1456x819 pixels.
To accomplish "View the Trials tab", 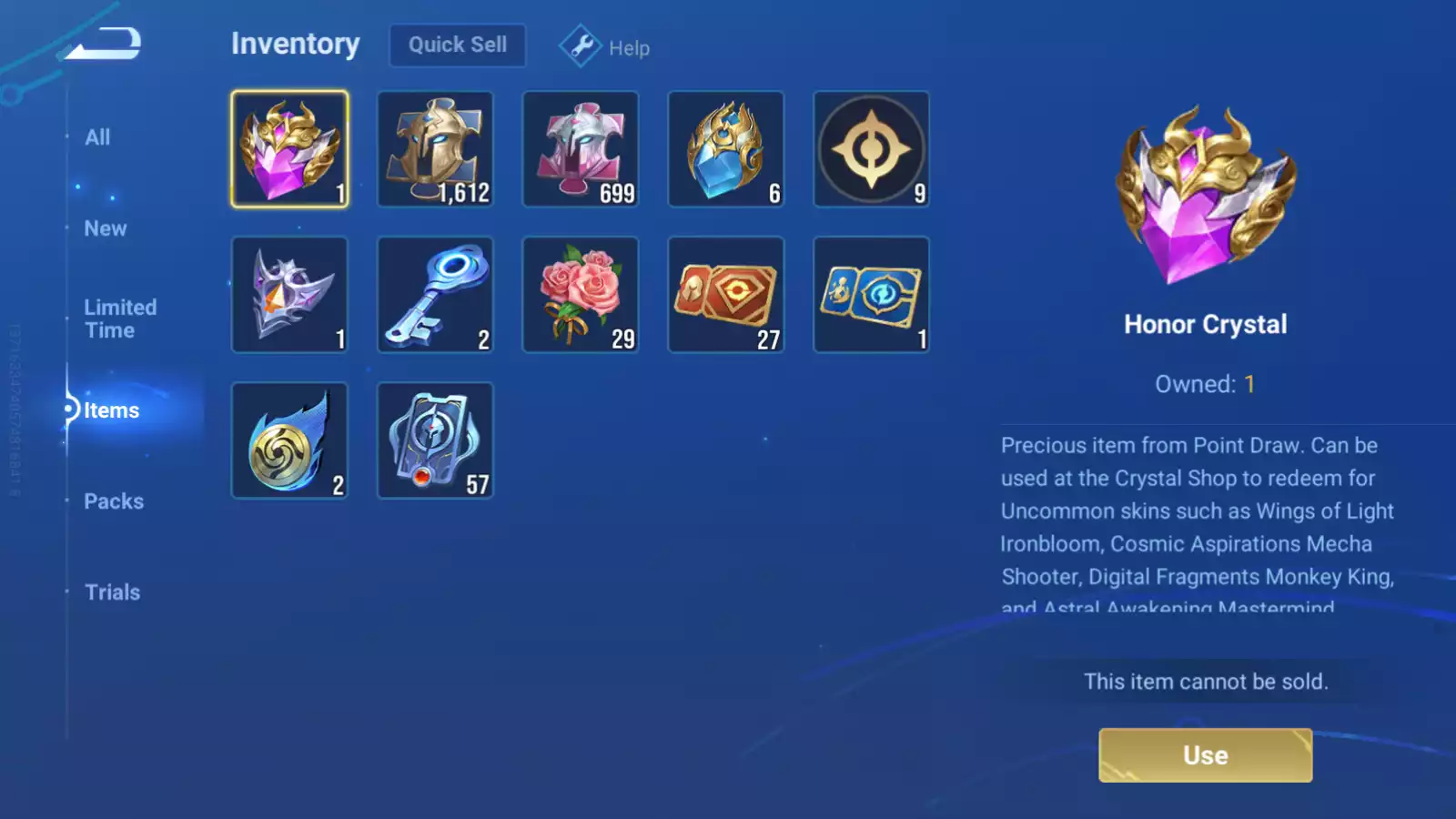I will coord(112,592).
